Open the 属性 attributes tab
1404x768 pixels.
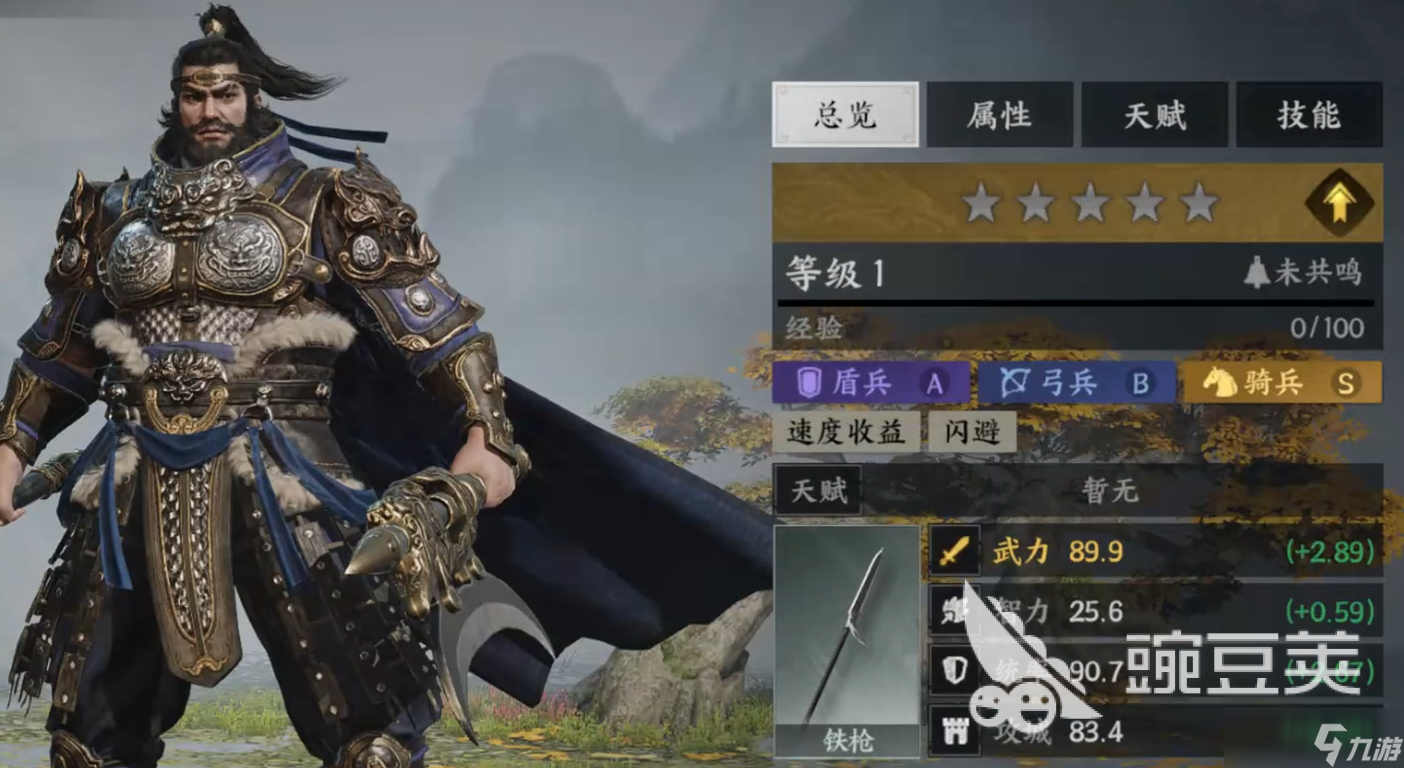999,115
